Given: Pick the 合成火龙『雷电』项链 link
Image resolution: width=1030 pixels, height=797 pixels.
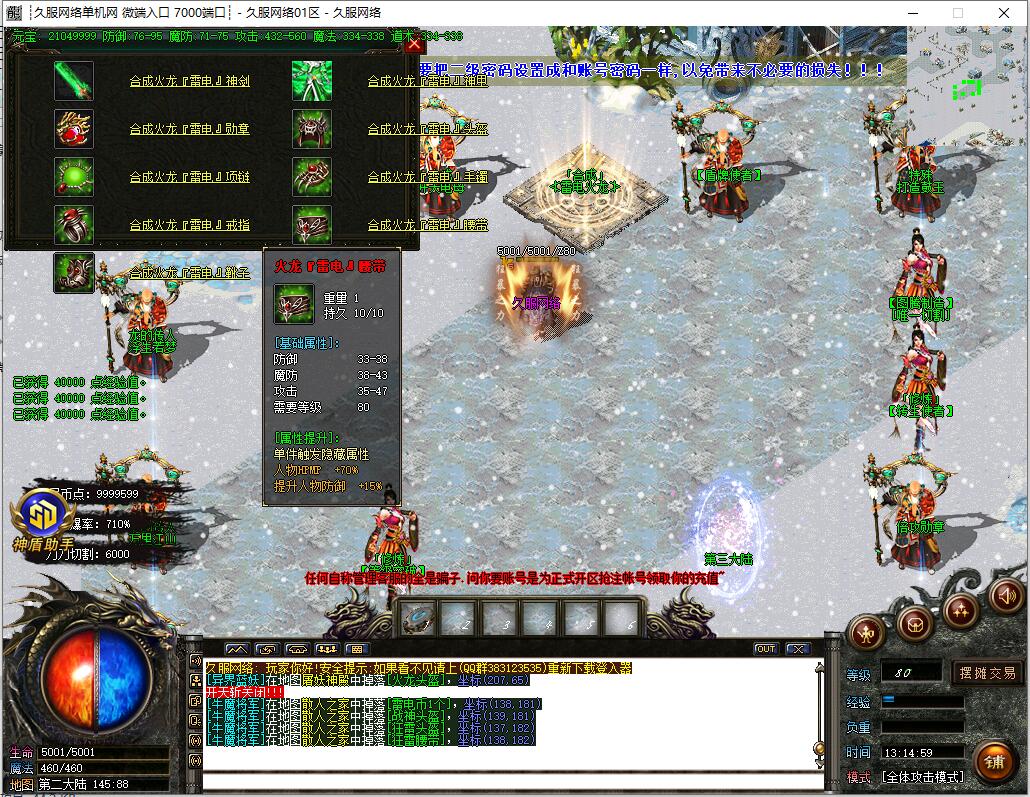Looking at the screenshot, I should [x=189, y=177].
